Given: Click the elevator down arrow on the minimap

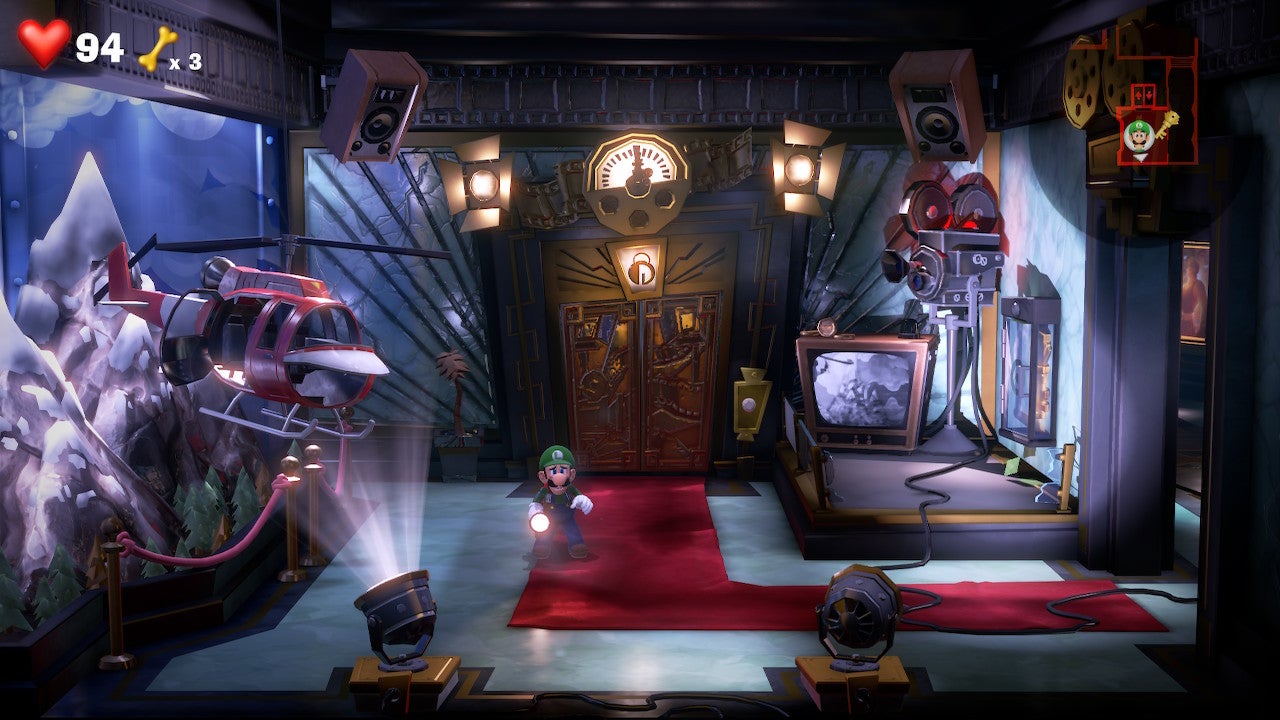Looking at the screenshot, I should (1150, 94).
